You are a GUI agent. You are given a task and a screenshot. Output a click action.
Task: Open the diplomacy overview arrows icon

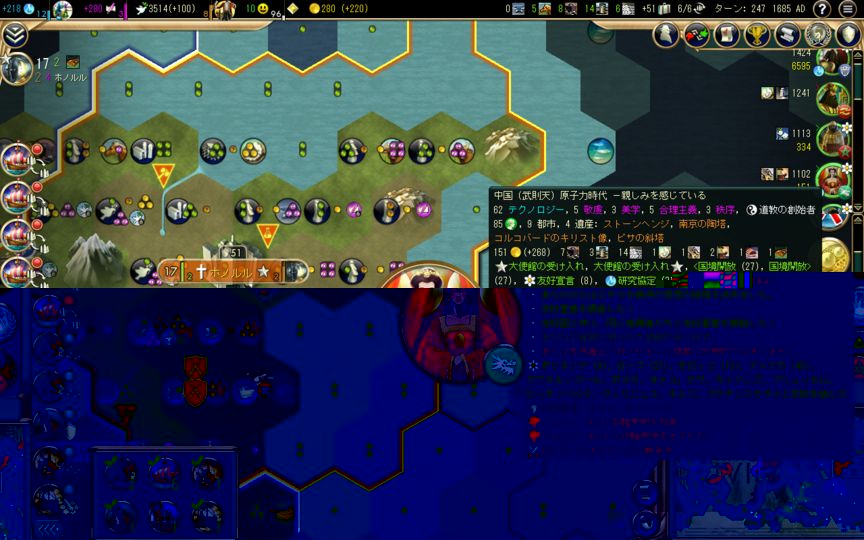696,34
